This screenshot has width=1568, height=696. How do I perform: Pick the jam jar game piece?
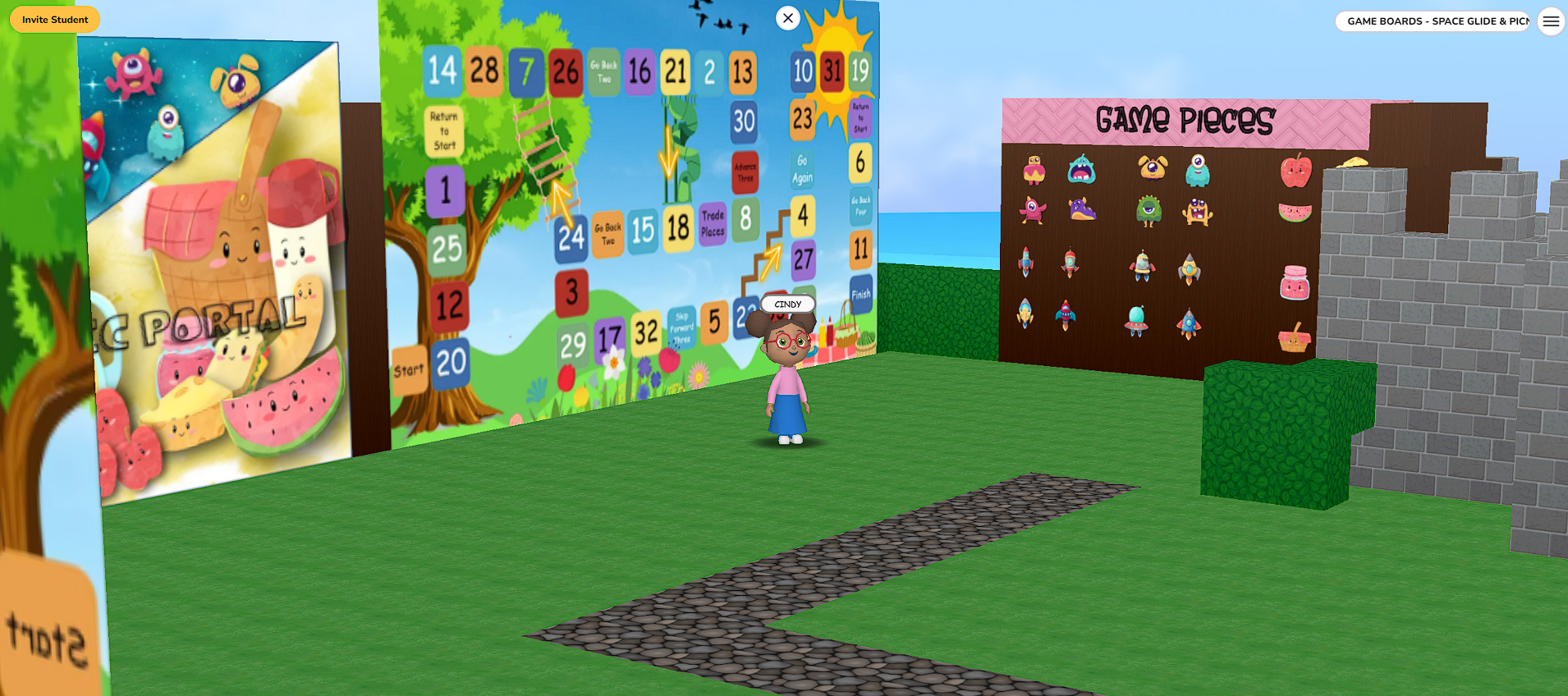[1295, 282]
